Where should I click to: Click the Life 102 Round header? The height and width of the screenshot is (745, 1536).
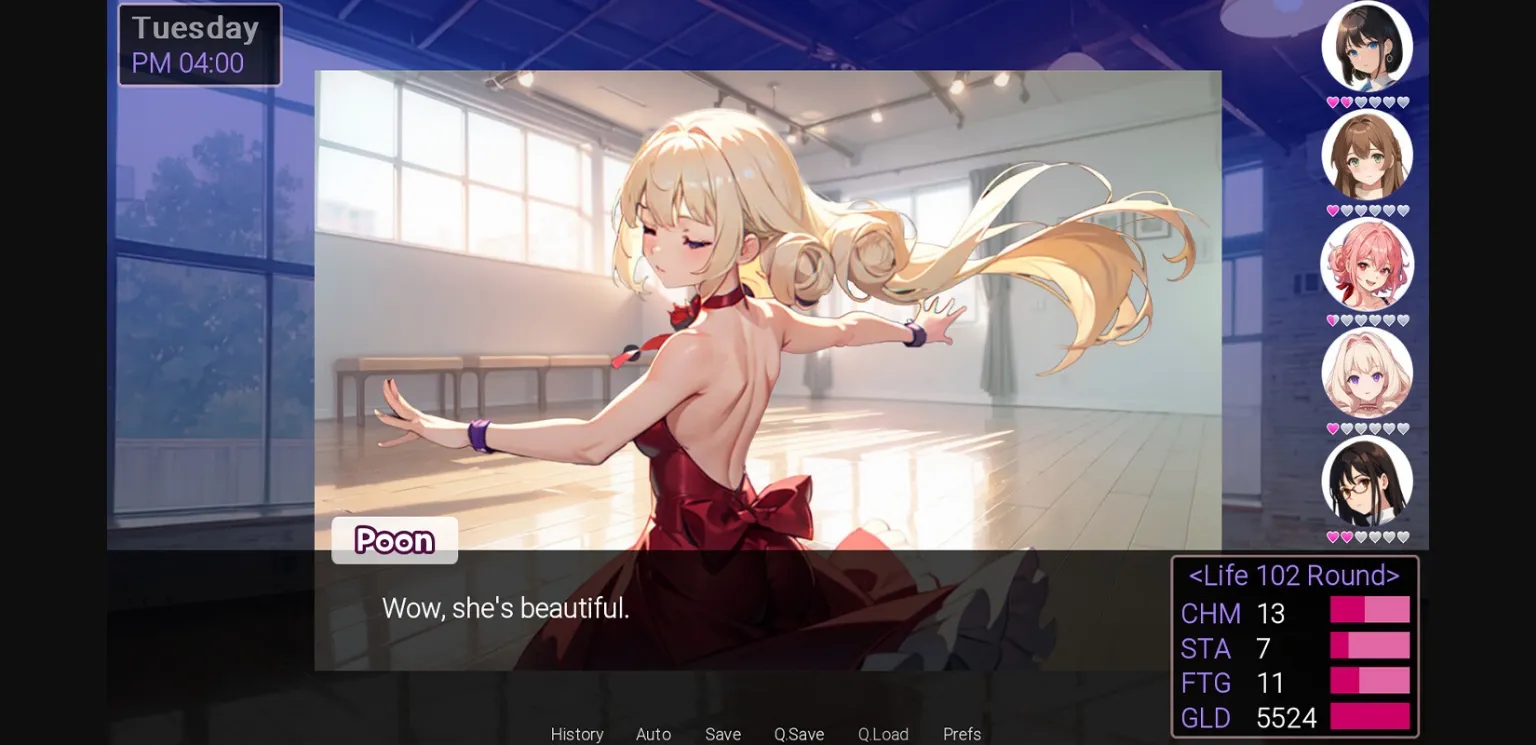pyautogui.click(x=1294, y=576)
